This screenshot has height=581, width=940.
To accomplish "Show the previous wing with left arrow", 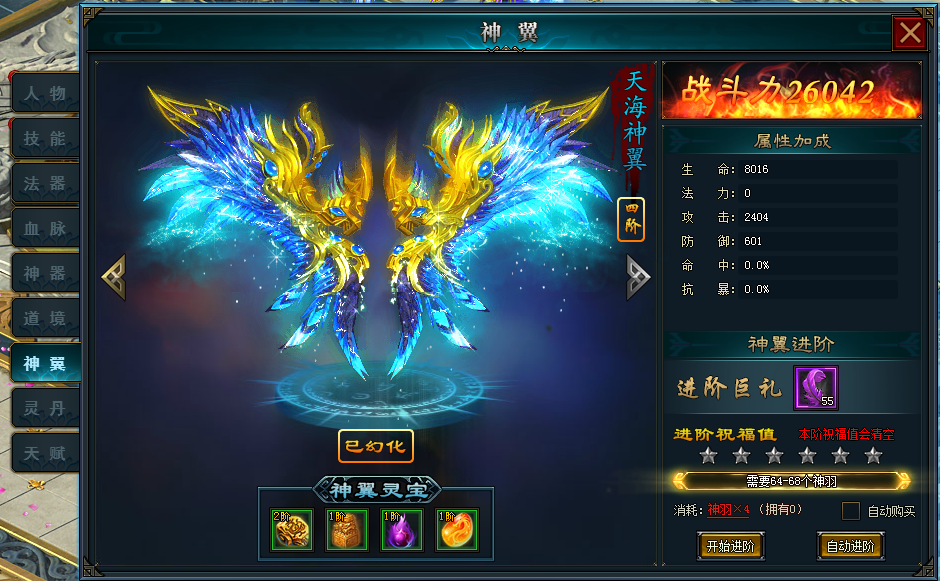I will pos(113,277).
